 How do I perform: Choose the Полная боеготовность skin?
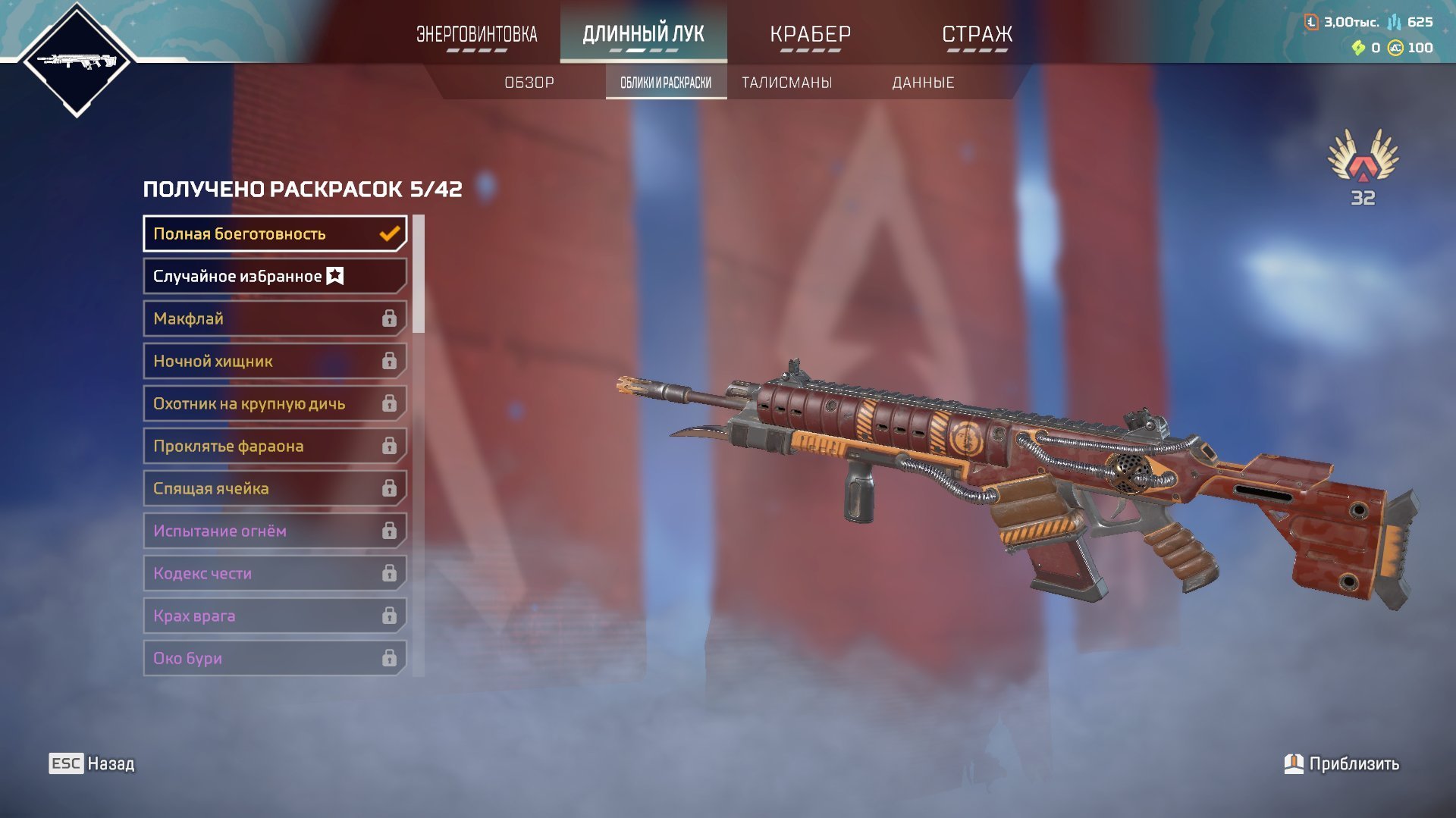pos(275,233)
